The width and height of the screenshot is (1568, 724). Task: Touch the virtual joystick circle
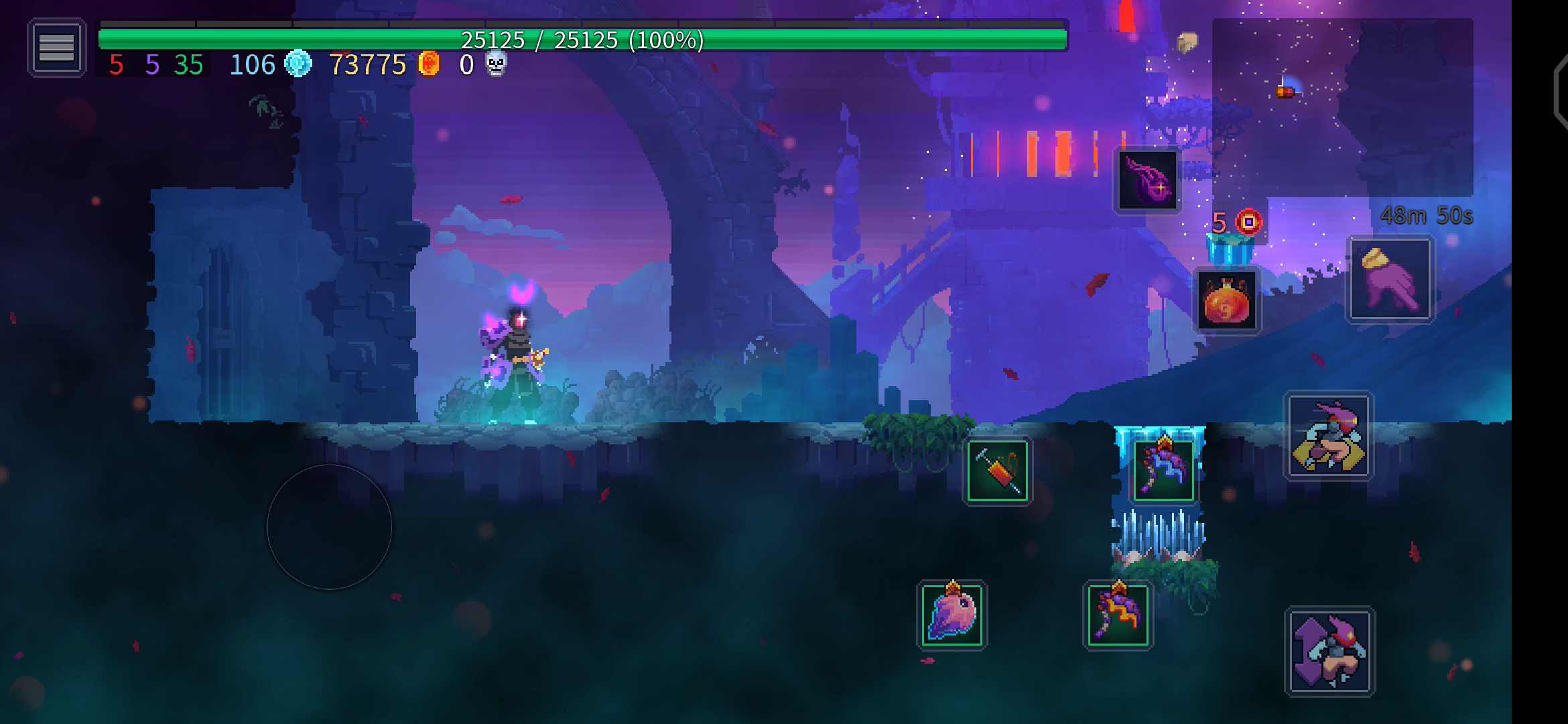coord(329,527)
